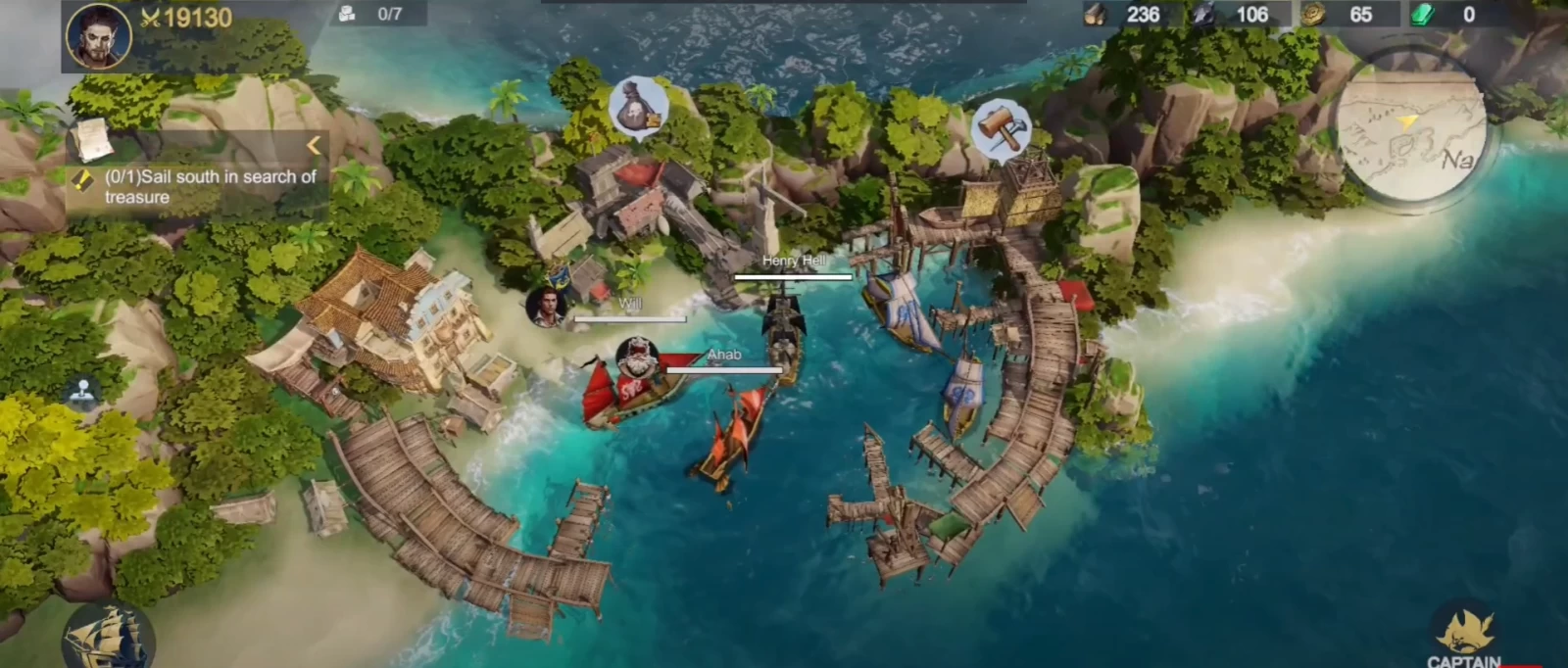
Task: Select the Sail south treasure quest
Action: (x=209, y=186)
